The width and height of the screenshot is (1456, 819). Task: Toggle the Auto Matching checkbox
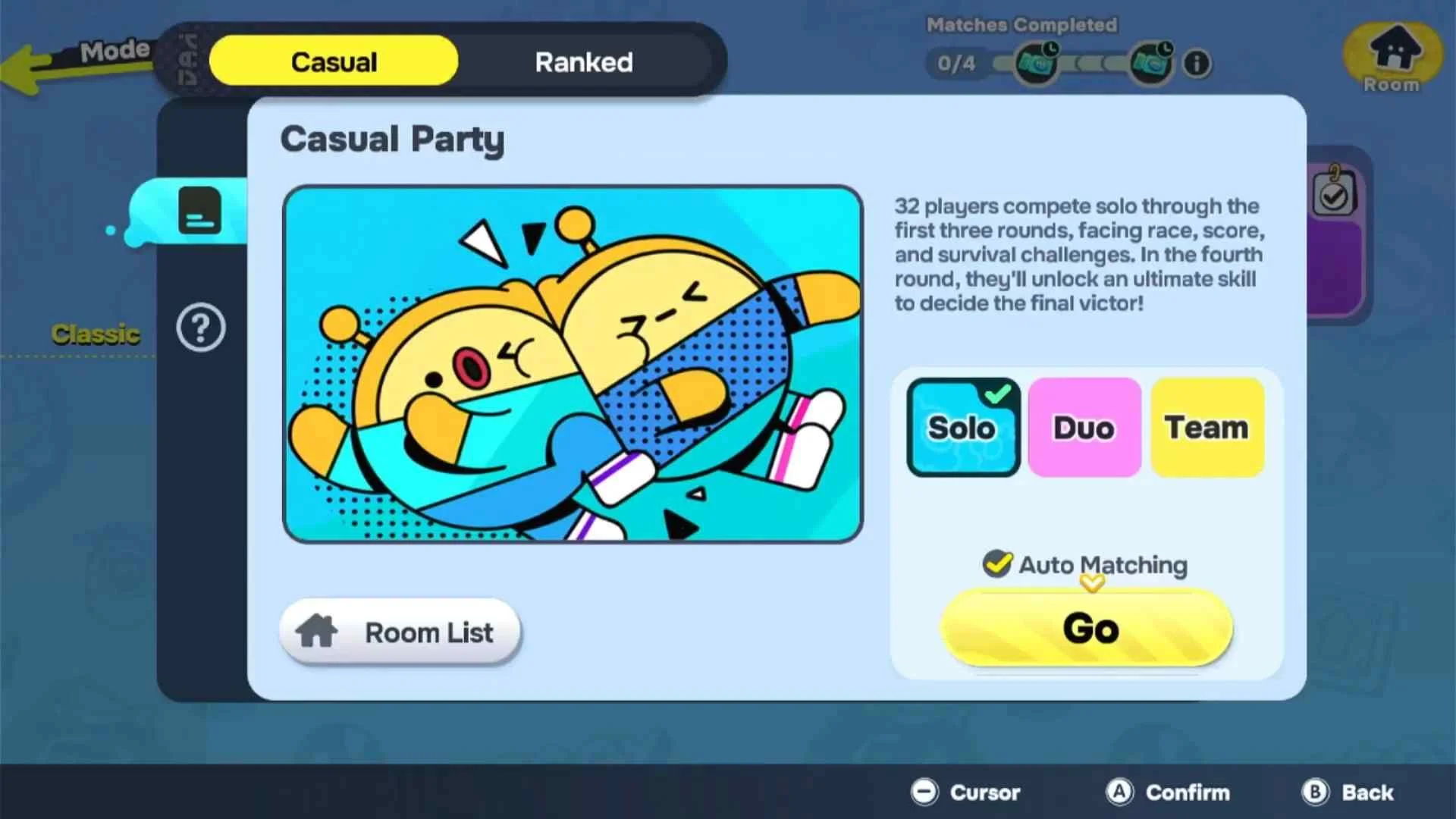pyautogui.click(x=997, y=564)
